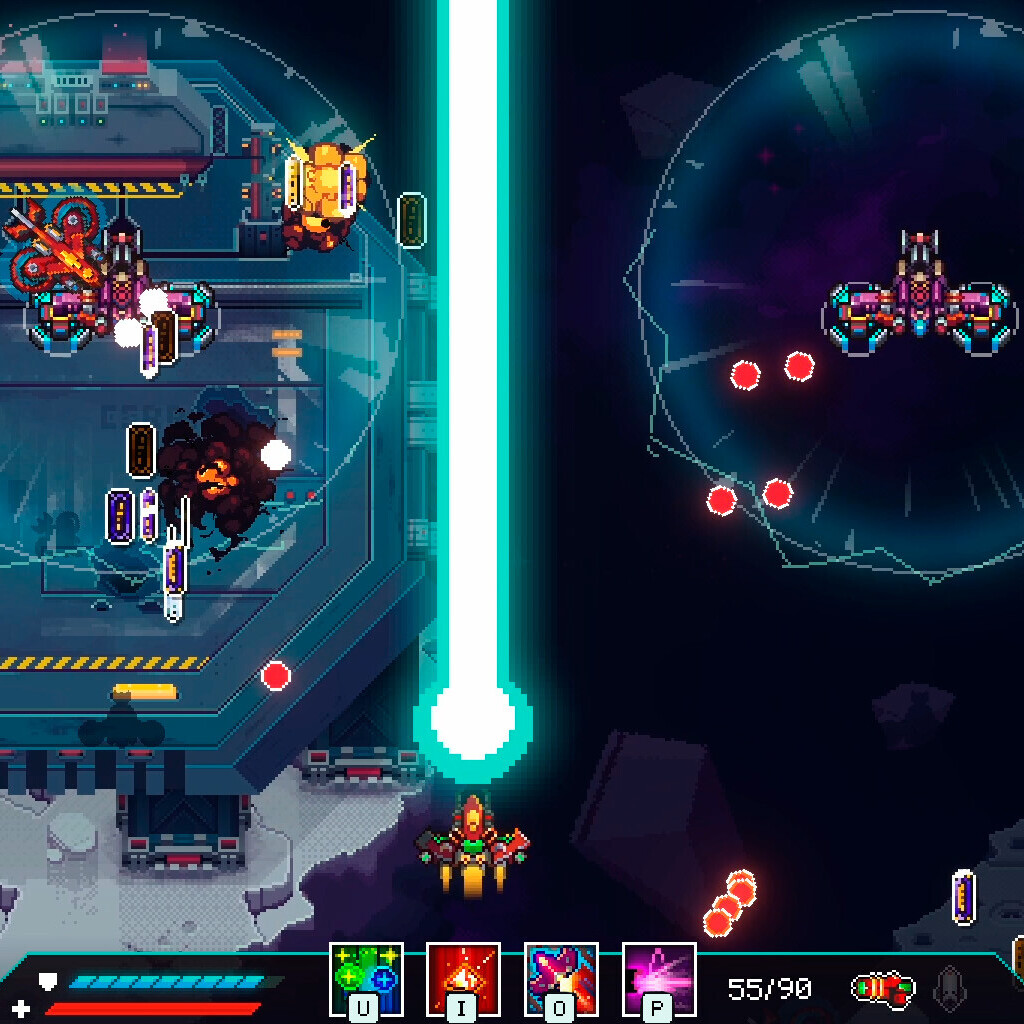Viewport: 1024px width, 1024px height.
Task: Click the greyed-out ship silhouette icon
Action: point(949,988)
